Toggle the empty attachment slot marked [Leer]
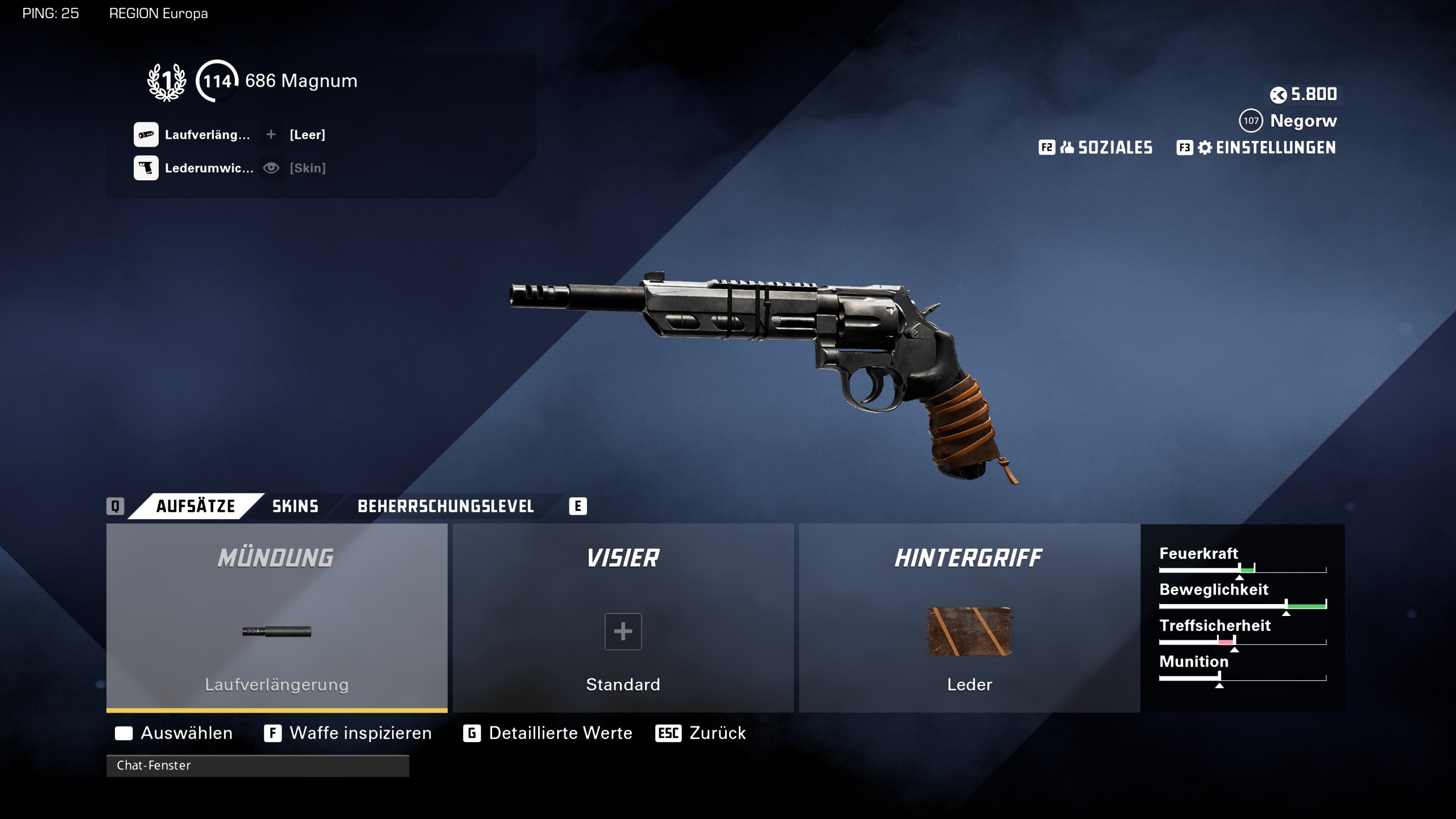The width and height of the screenshot is (1456, 819). click(x=271, y=135)
